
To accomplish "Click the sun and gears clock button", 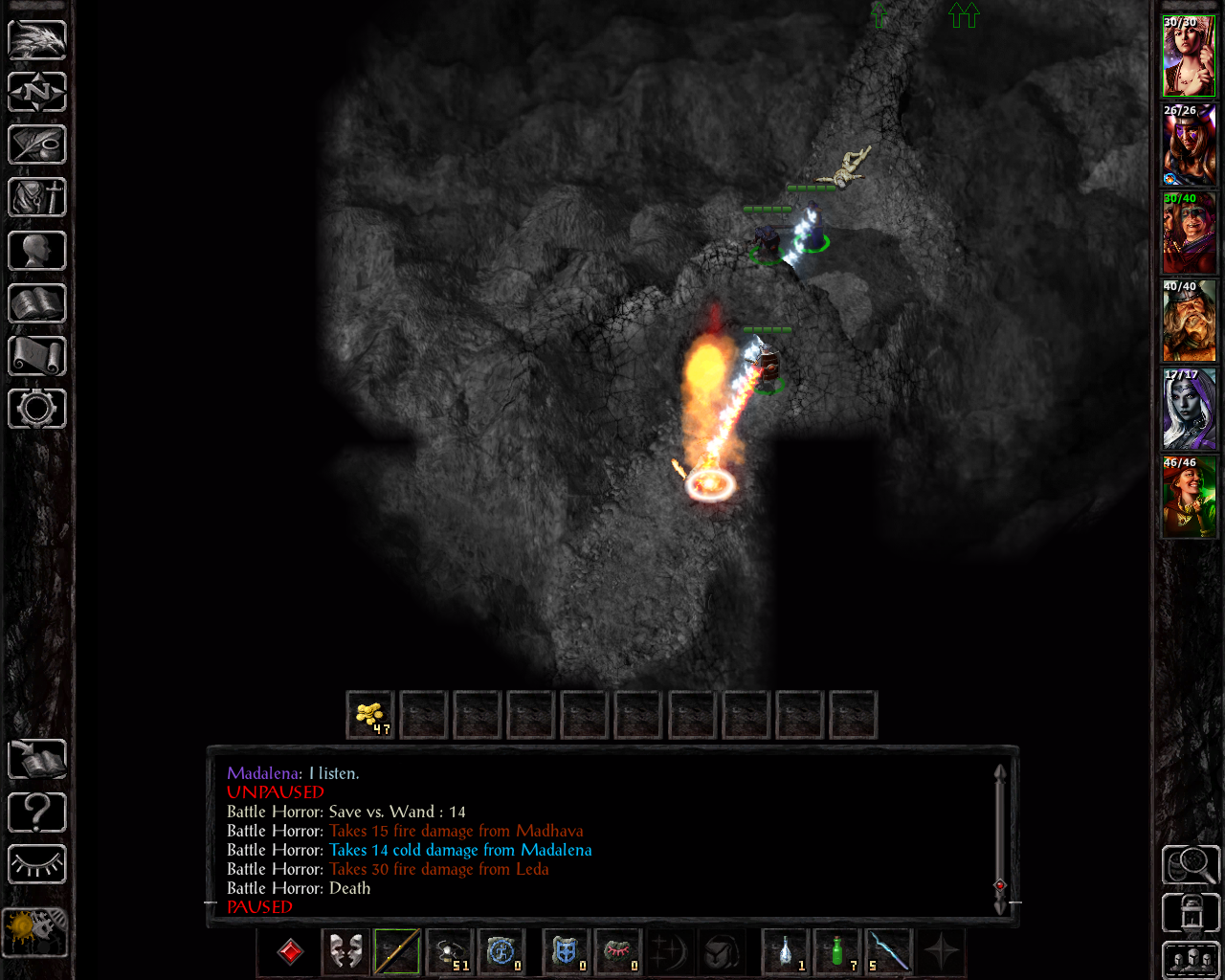I will 35,931.
